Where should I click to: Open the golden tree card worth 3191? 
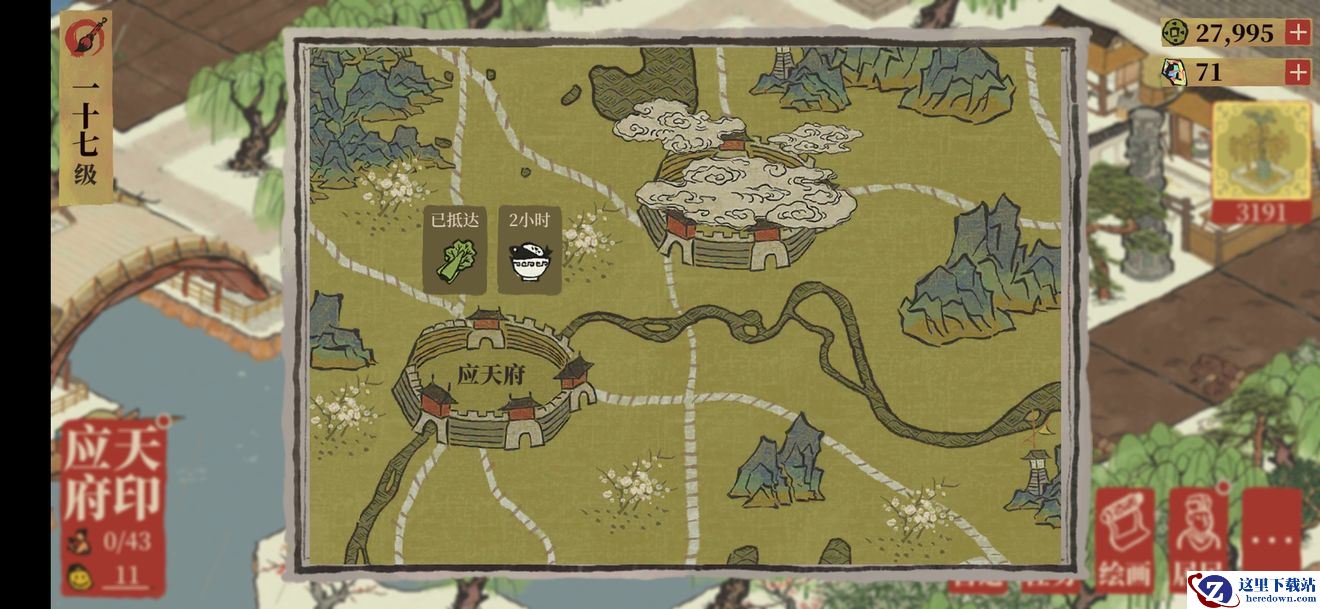(1261, 160)
